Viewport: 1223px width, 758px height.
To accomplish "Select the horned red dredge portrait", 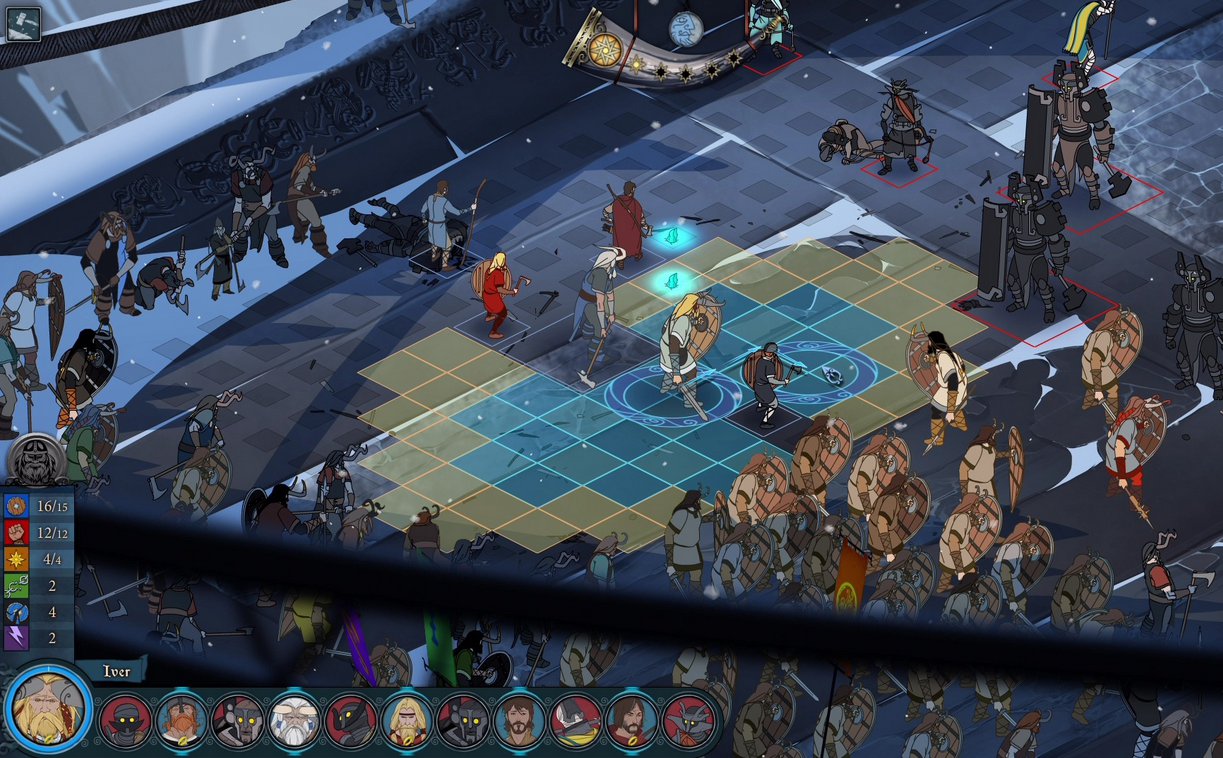I will pos(688,721).
